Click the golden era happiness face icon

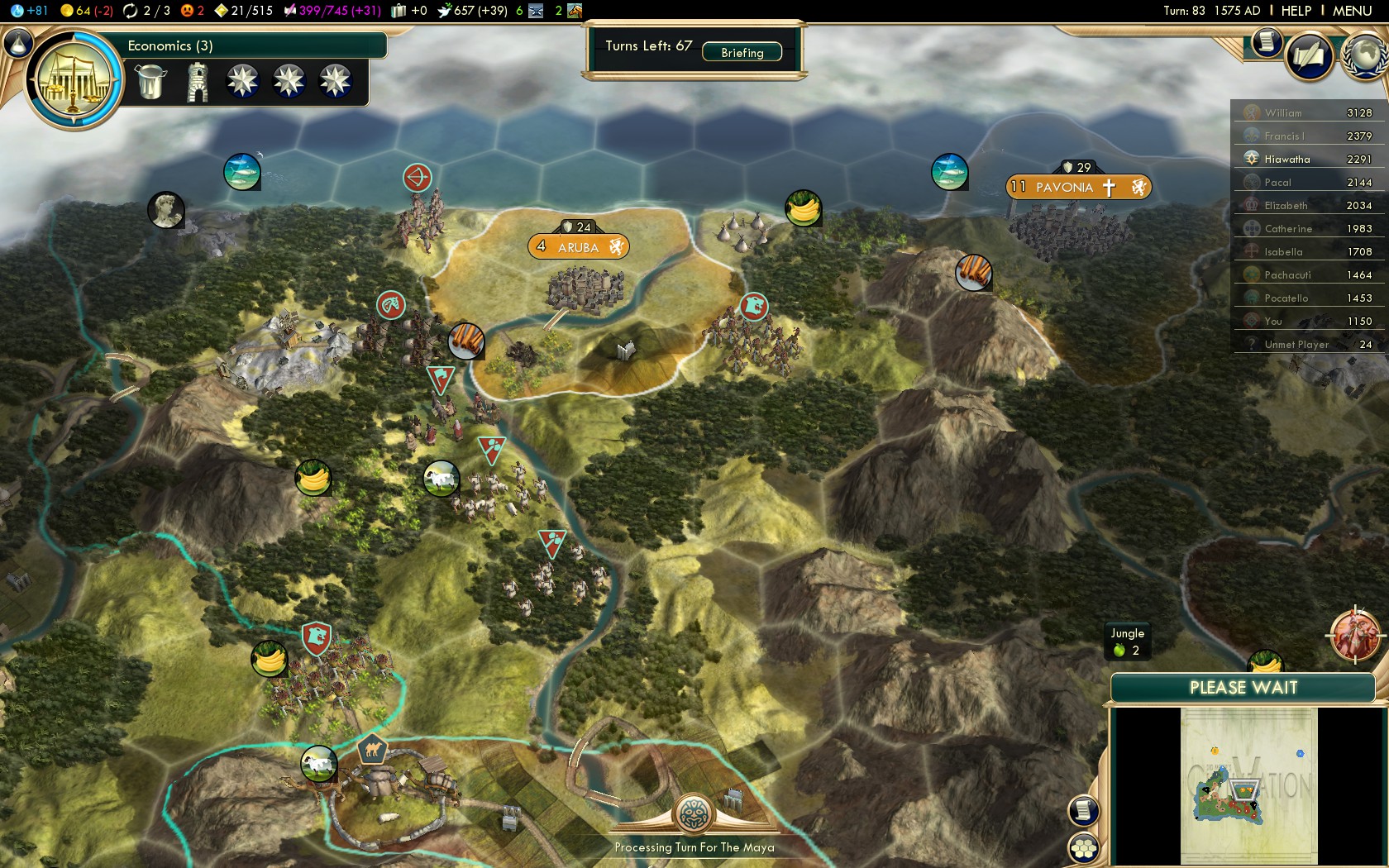(x=185, y=11)
